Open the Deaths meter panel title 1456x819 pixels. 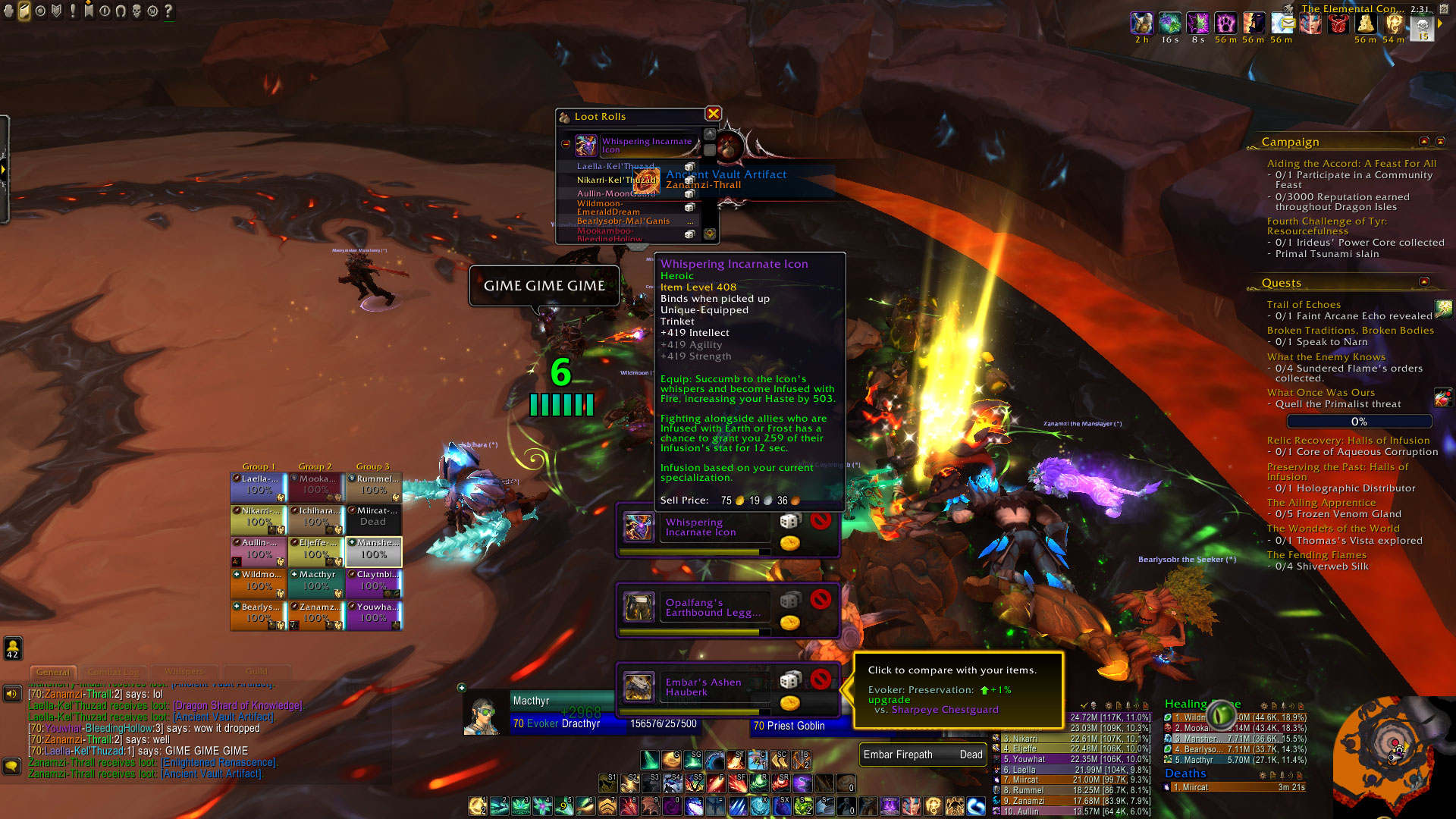pos(1185,773)
